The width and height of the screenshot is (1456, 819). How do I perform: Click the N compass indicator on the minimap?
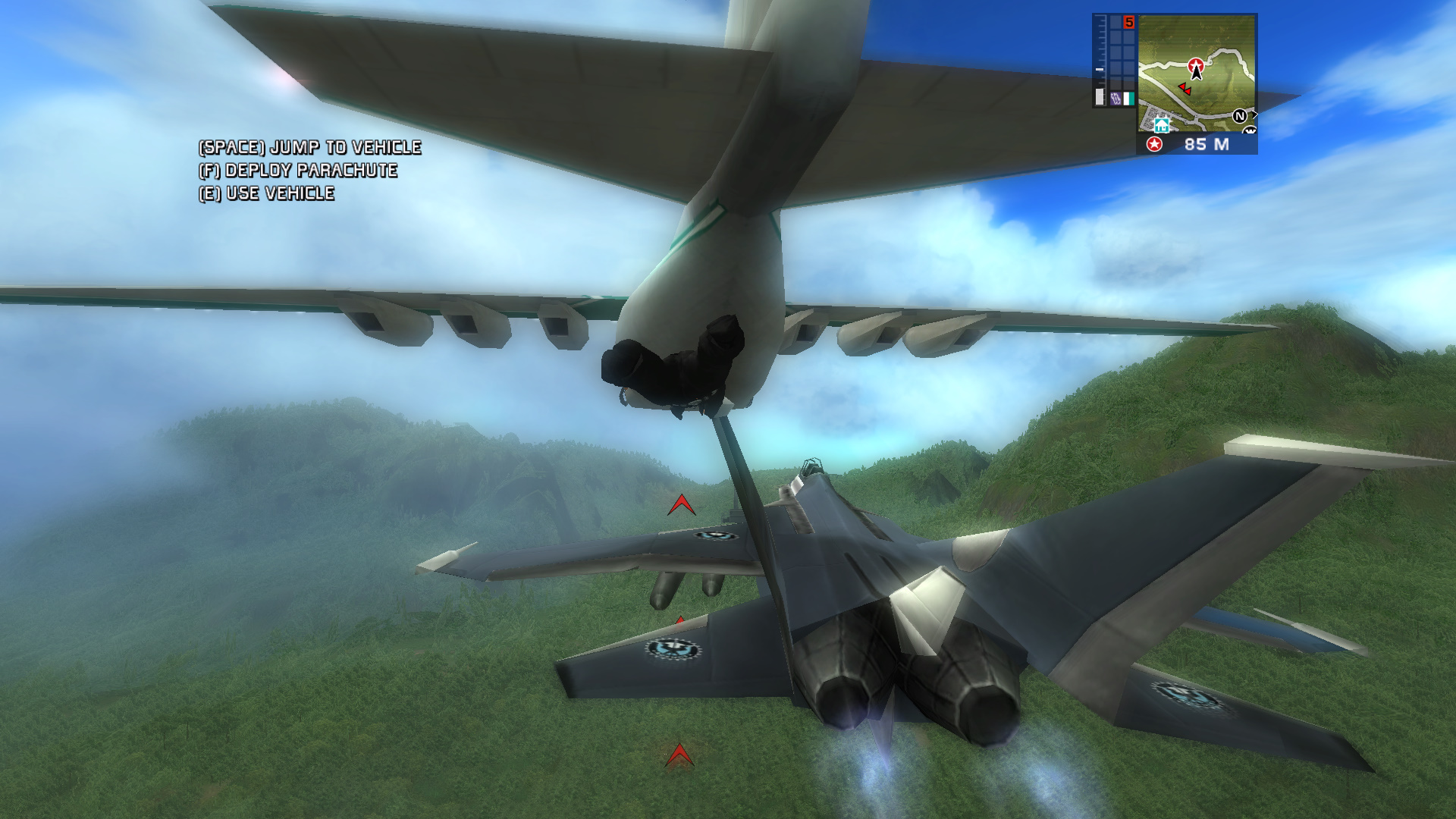pyautogui.click(x=1241, y=115)
